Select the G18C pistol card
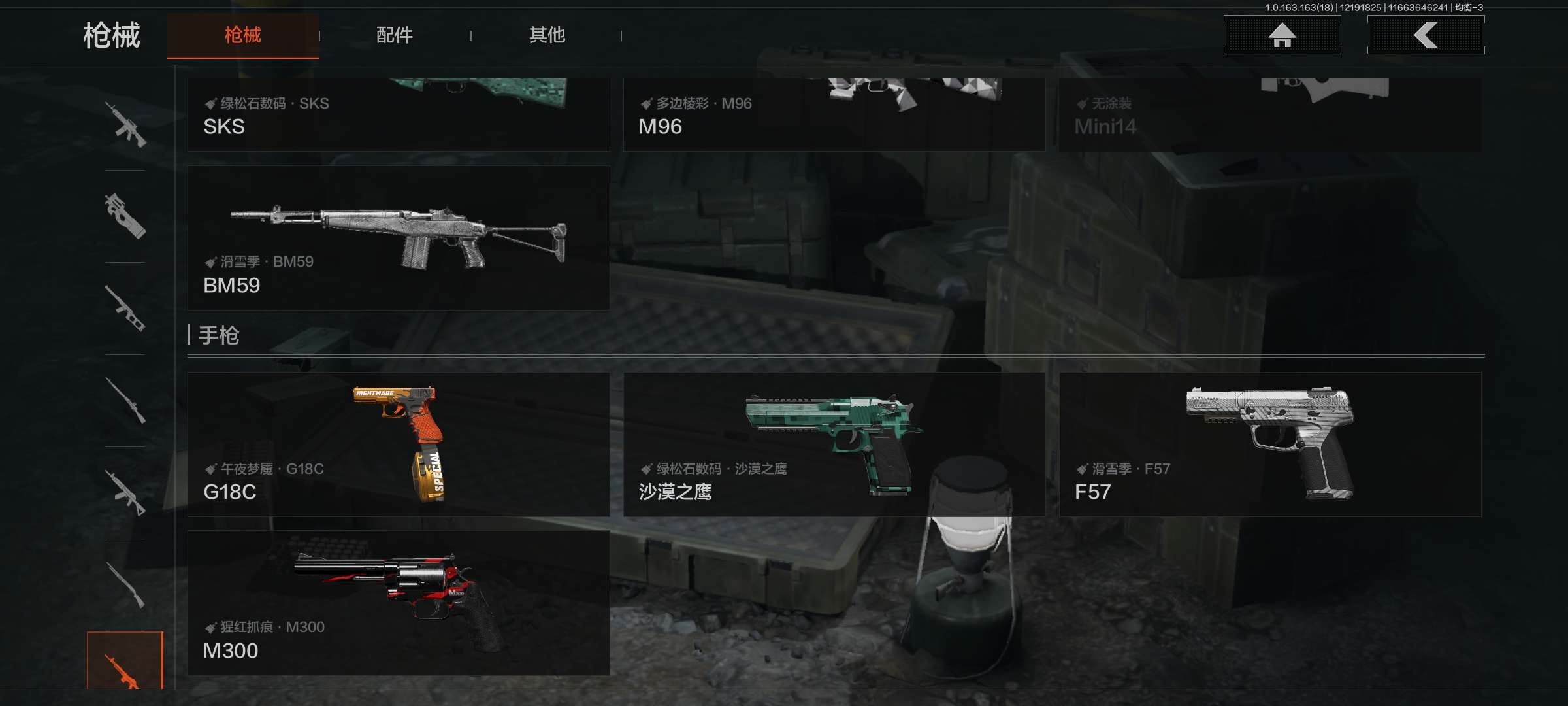The height and width of the screenshot is (706, 1568). click(x=398, y=445)
